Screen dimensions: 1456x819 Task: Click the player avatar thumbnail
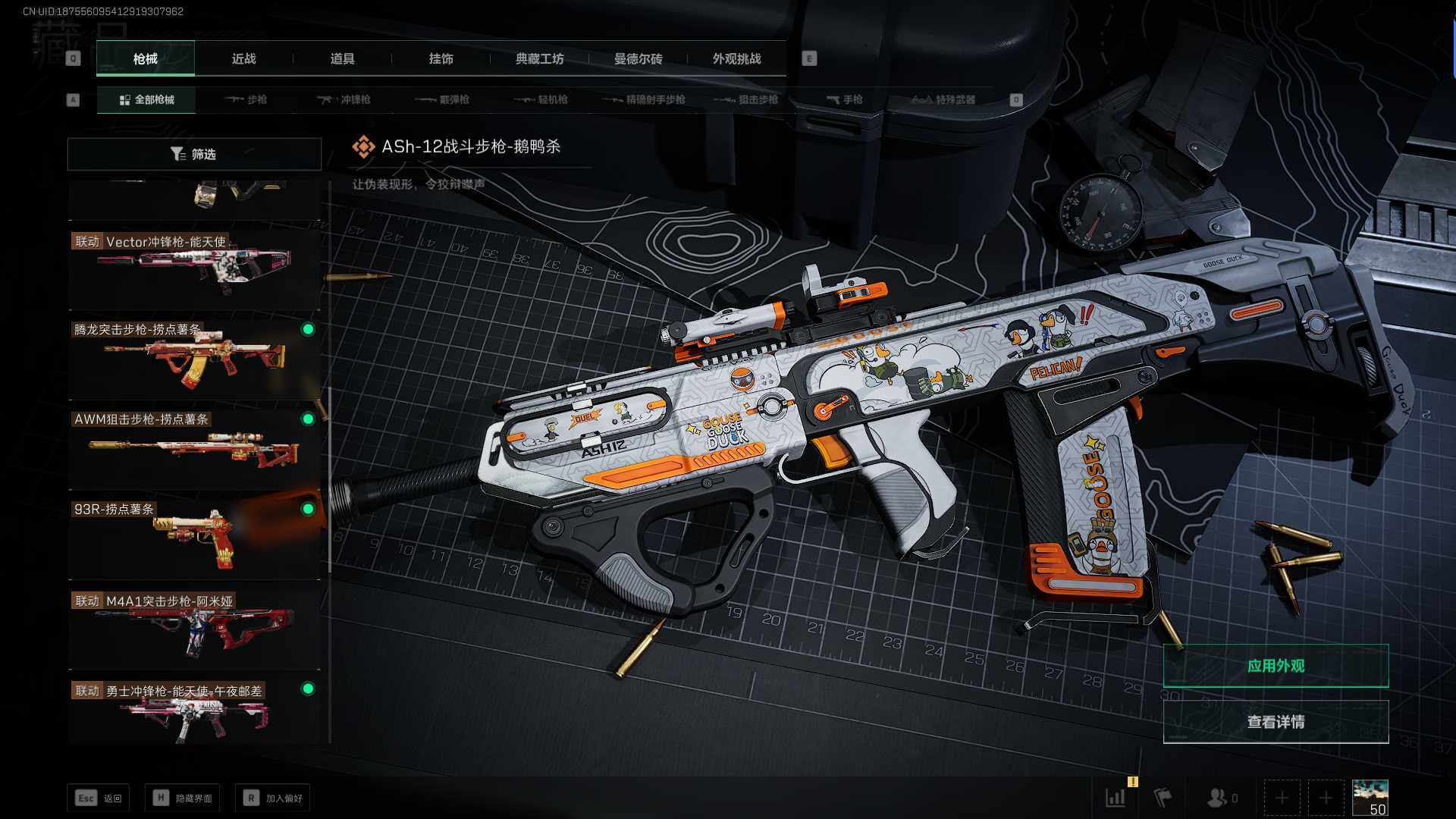[x=1370, y=798]
